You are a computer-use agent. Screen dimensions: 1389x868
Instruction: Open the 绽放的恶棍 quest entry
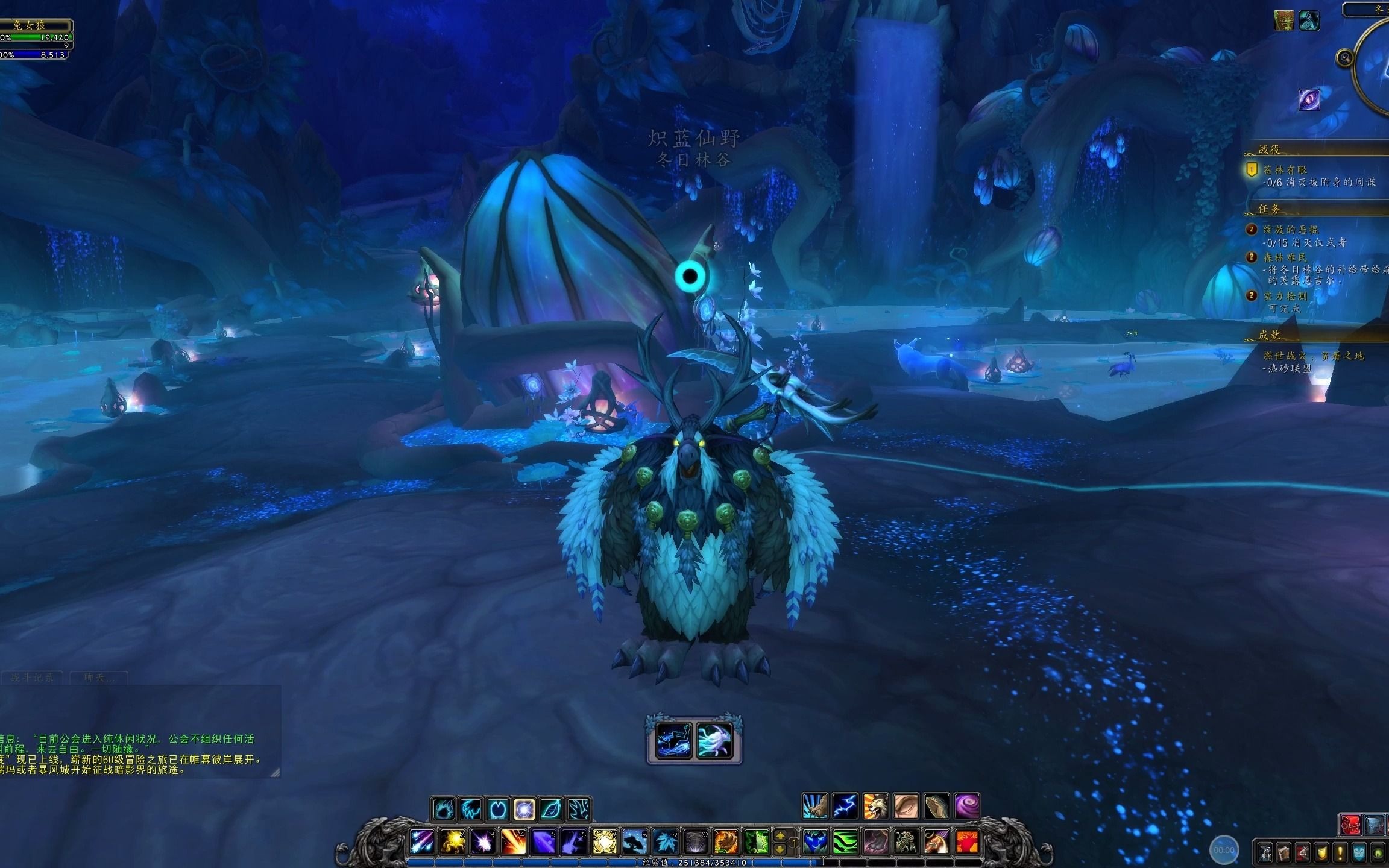(1291, 230)
